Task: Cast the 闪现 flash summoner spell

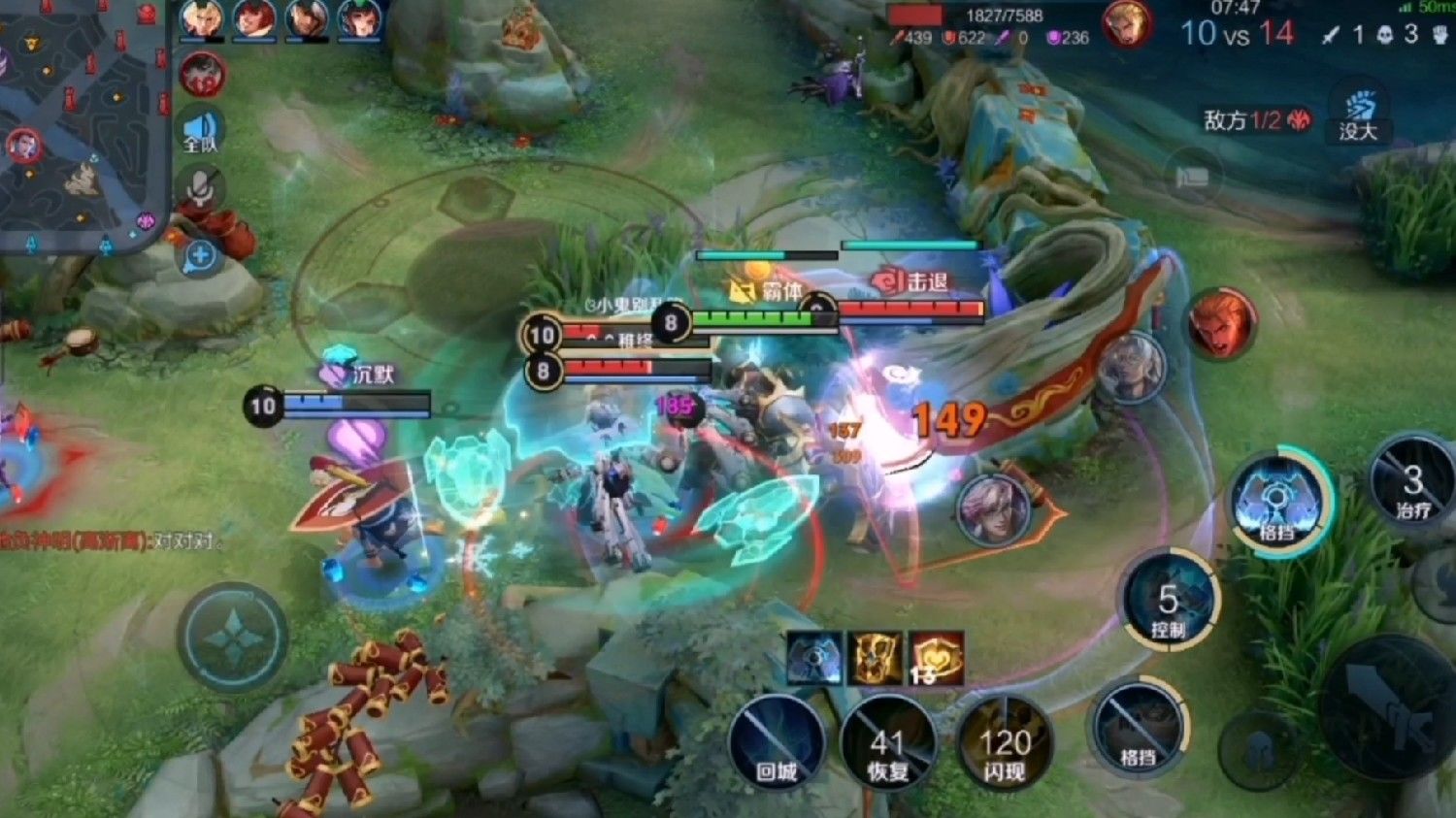Action: pyautogui.click(x=1004, y=745)
